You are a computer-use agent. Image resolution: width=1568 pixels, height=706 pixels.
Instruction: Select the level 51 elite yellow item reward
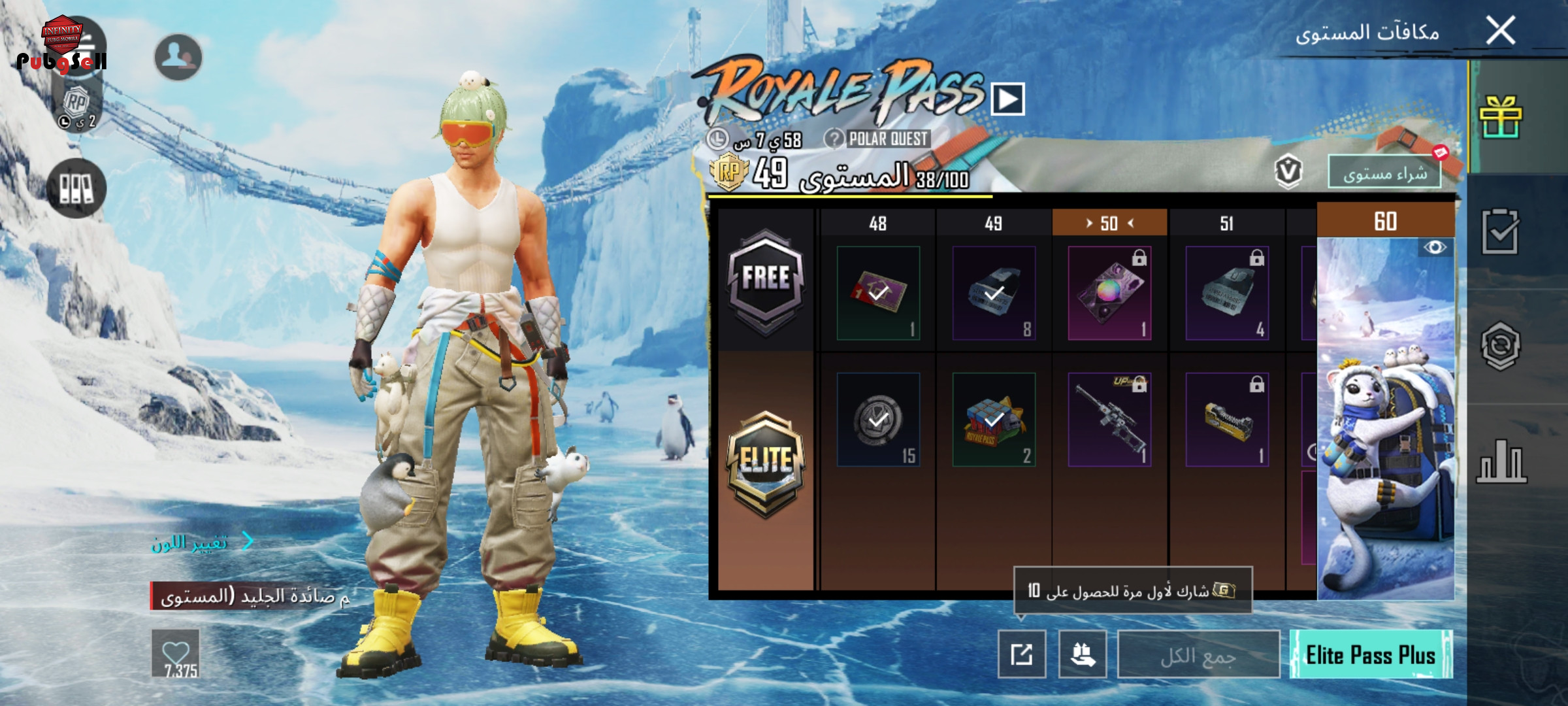1227,420
